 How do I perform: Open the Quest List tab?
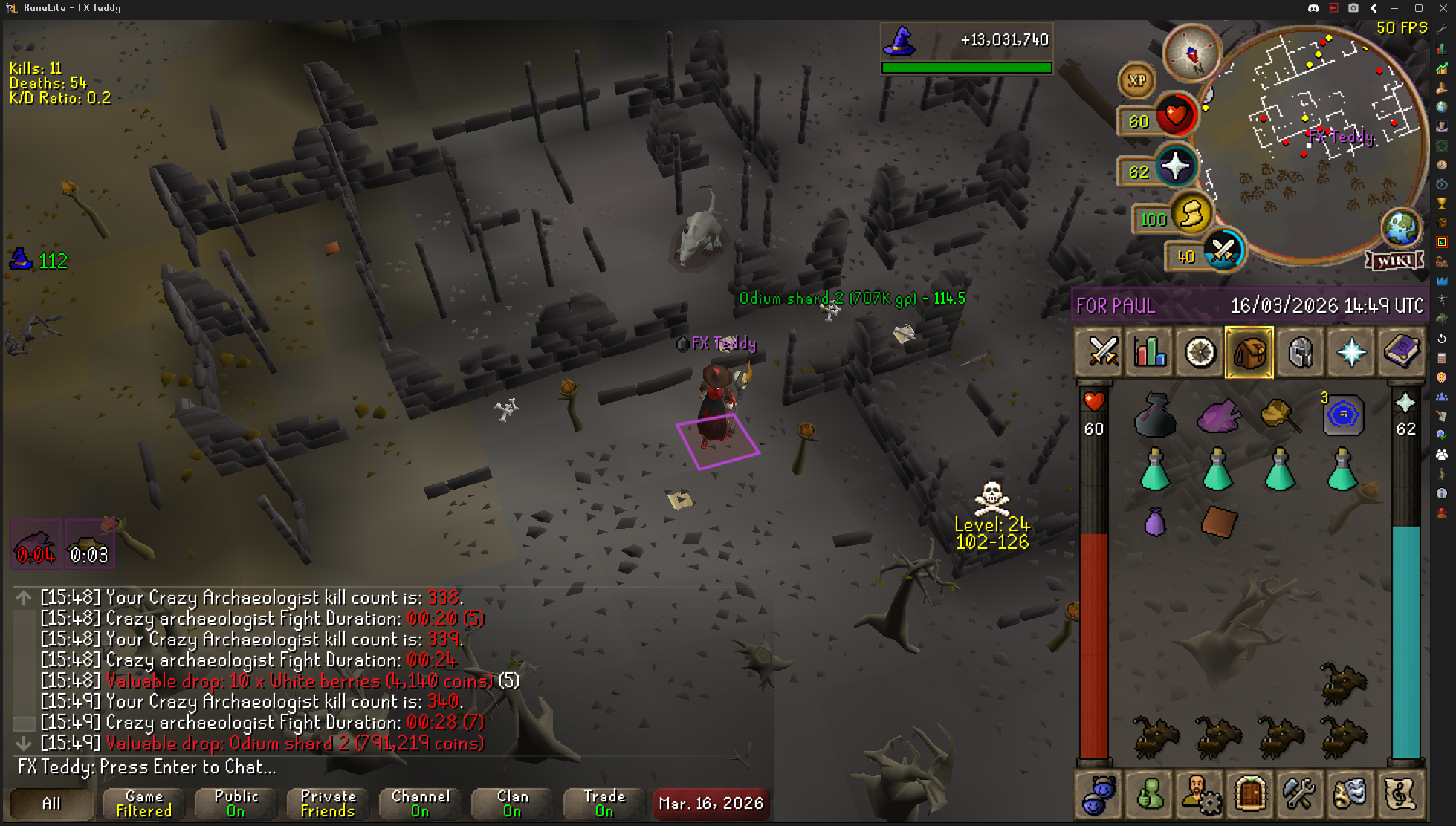1200,352
